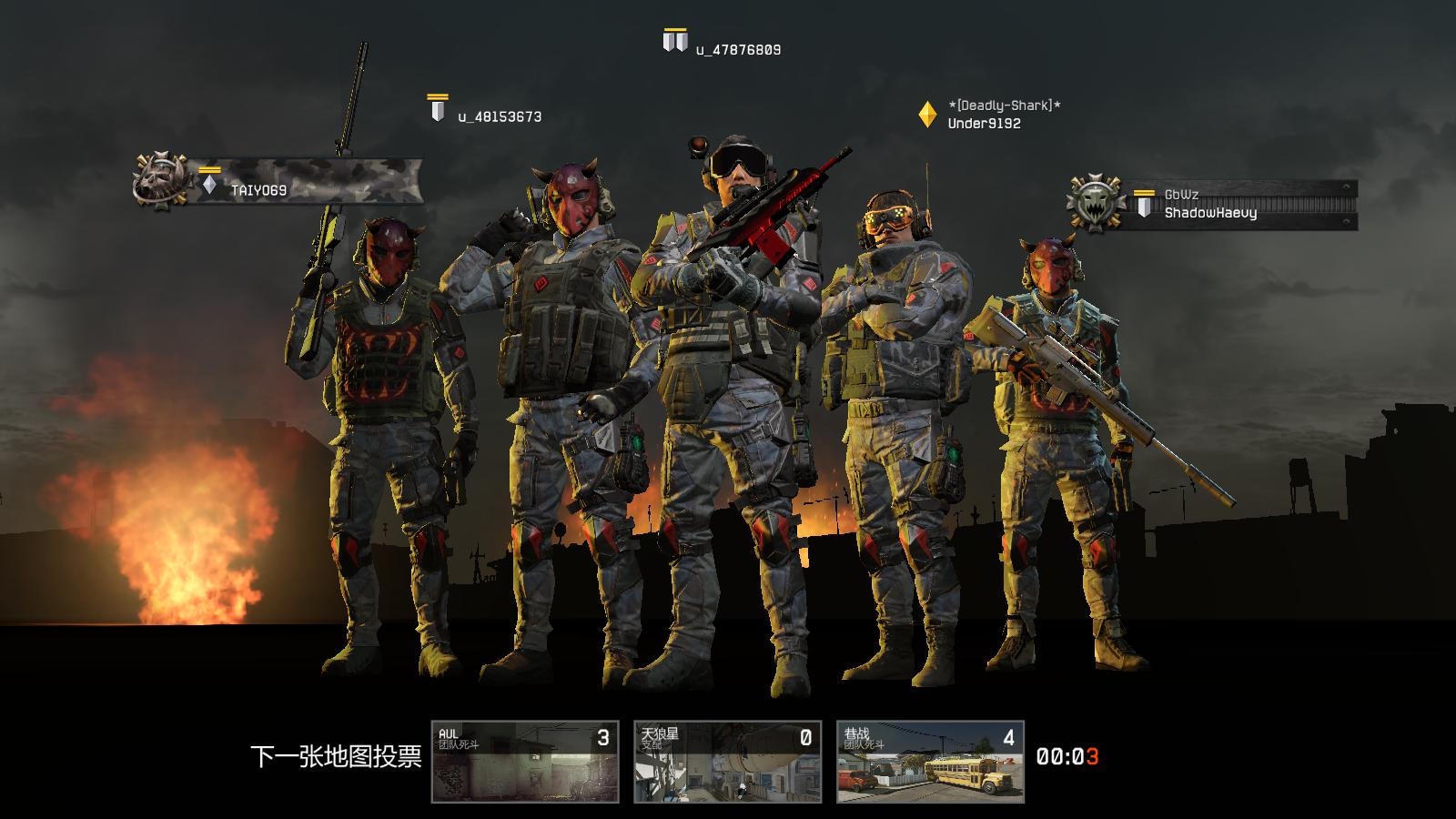This screenshot has height=819, width=1456.
Task: Choose the 巷战 school bus map
Action: tap(930, 762)
